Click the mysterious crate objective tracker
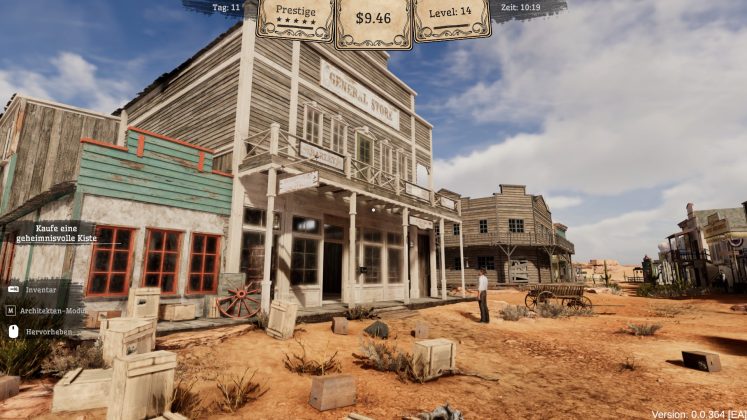 coord(55,233)
